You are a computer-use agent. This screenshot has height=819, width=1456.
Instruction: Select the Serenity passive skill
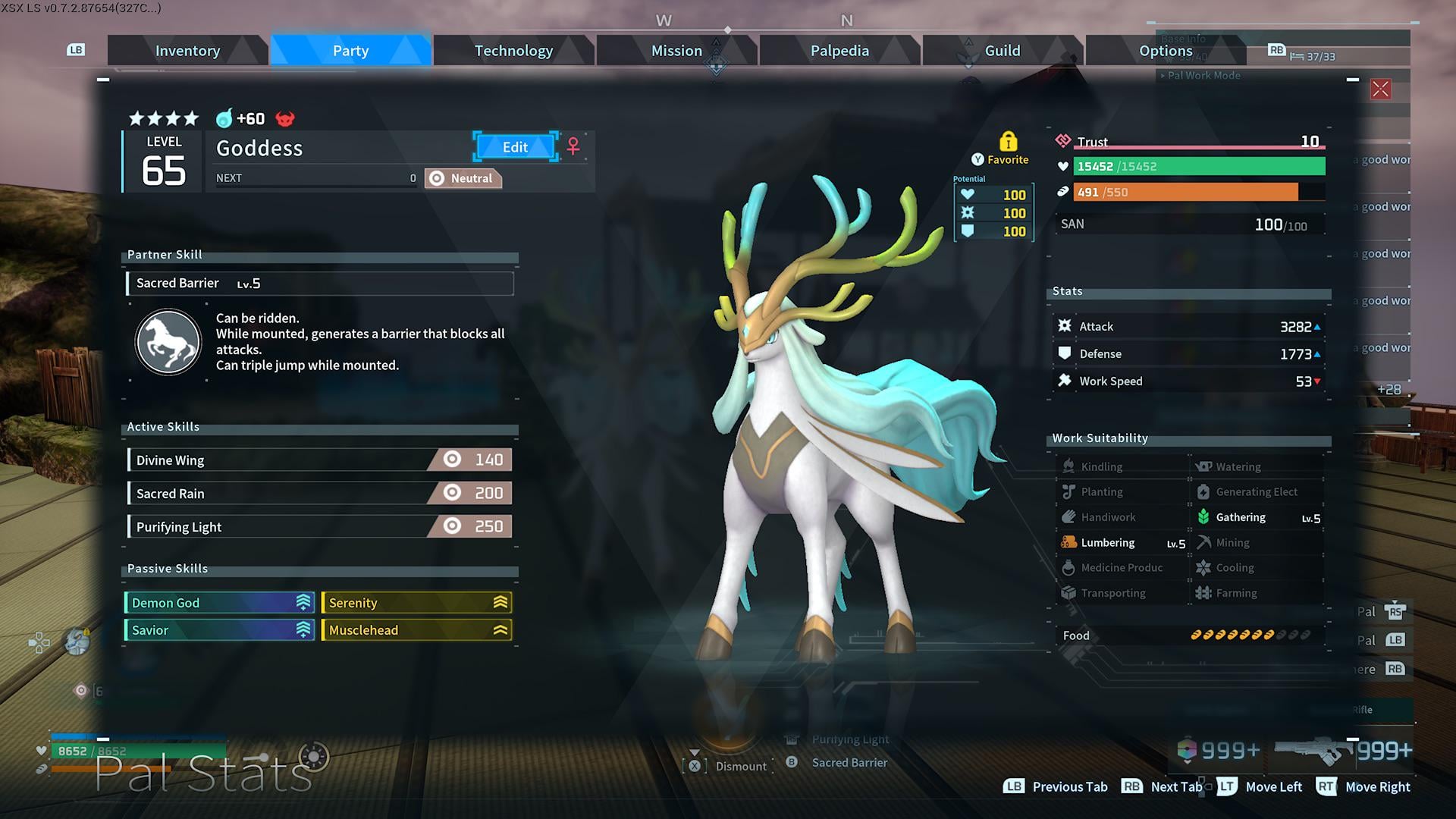pos(416,603)
